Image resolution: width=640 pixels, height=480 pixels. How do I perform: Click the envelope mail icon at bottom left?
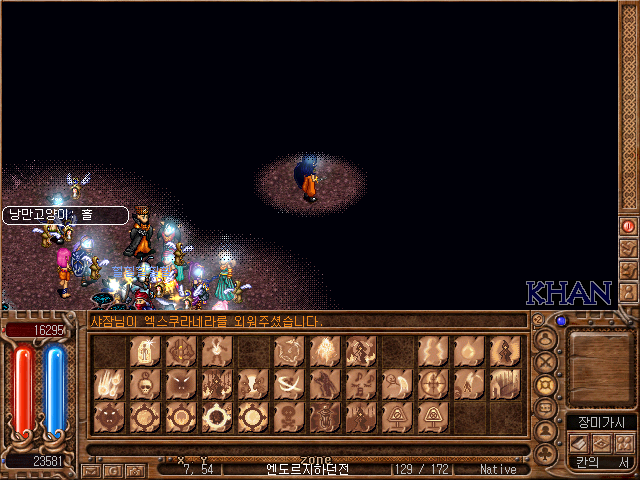click(x=92, y=469)
